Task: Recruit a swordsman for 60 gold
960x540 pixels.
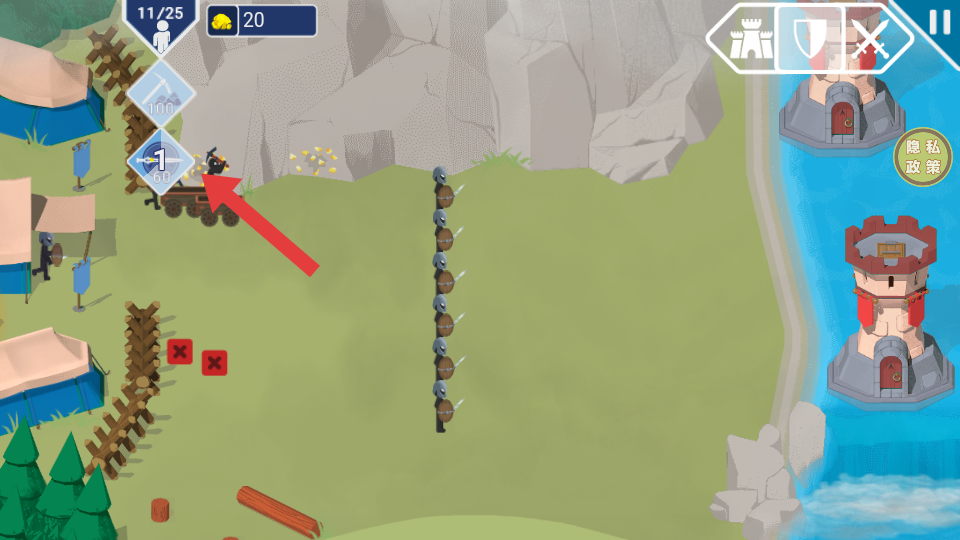Action: pos(160,162)
